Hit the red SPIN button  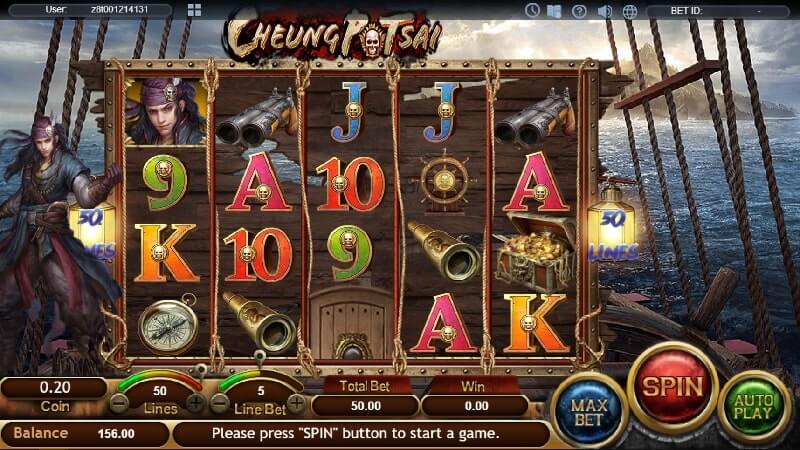pos(672,386)
